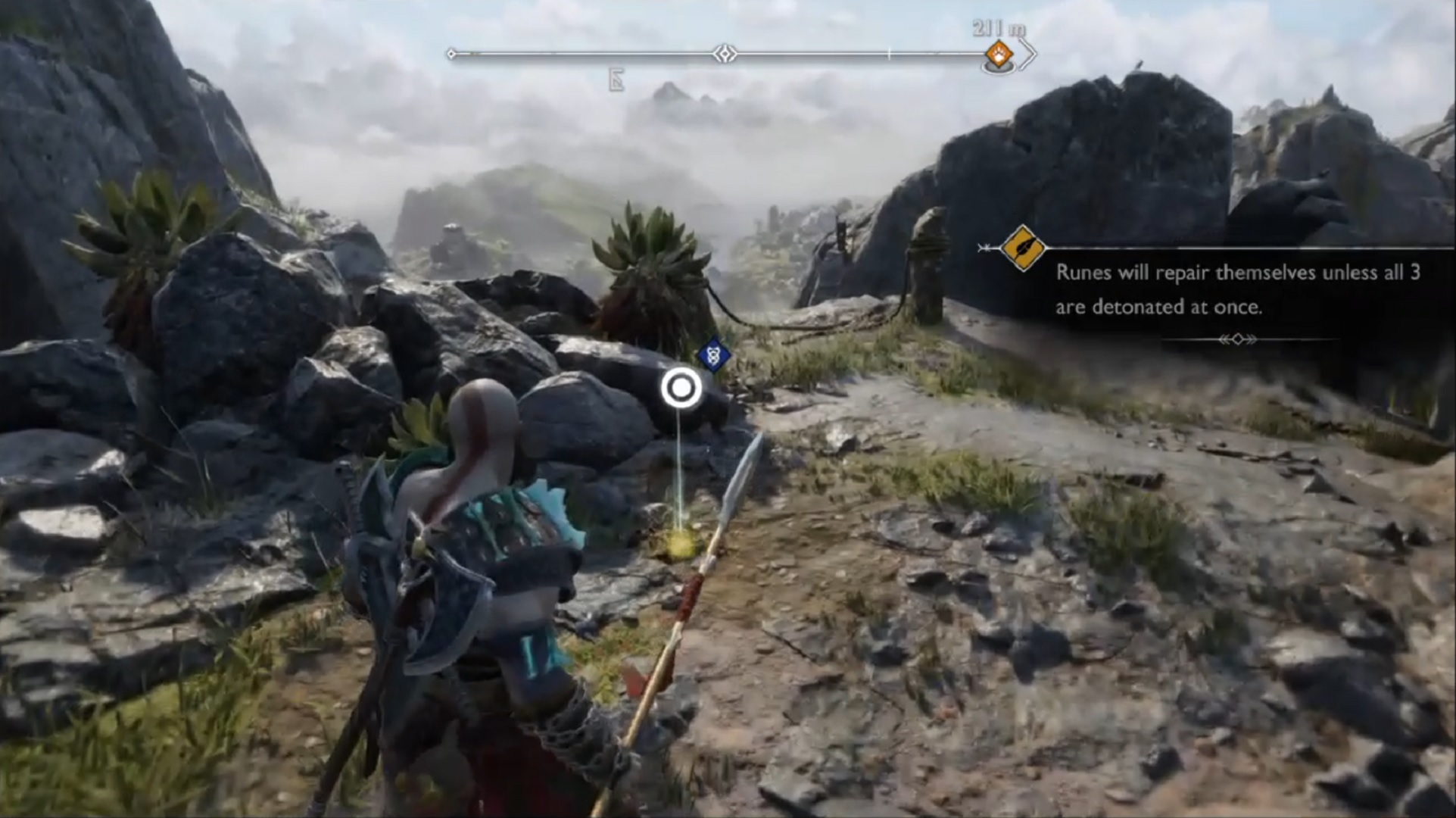Click the orange feather hint icon
Image resolution: width=1456 pixels, height=818 pixels.
tap(1022, 248)
